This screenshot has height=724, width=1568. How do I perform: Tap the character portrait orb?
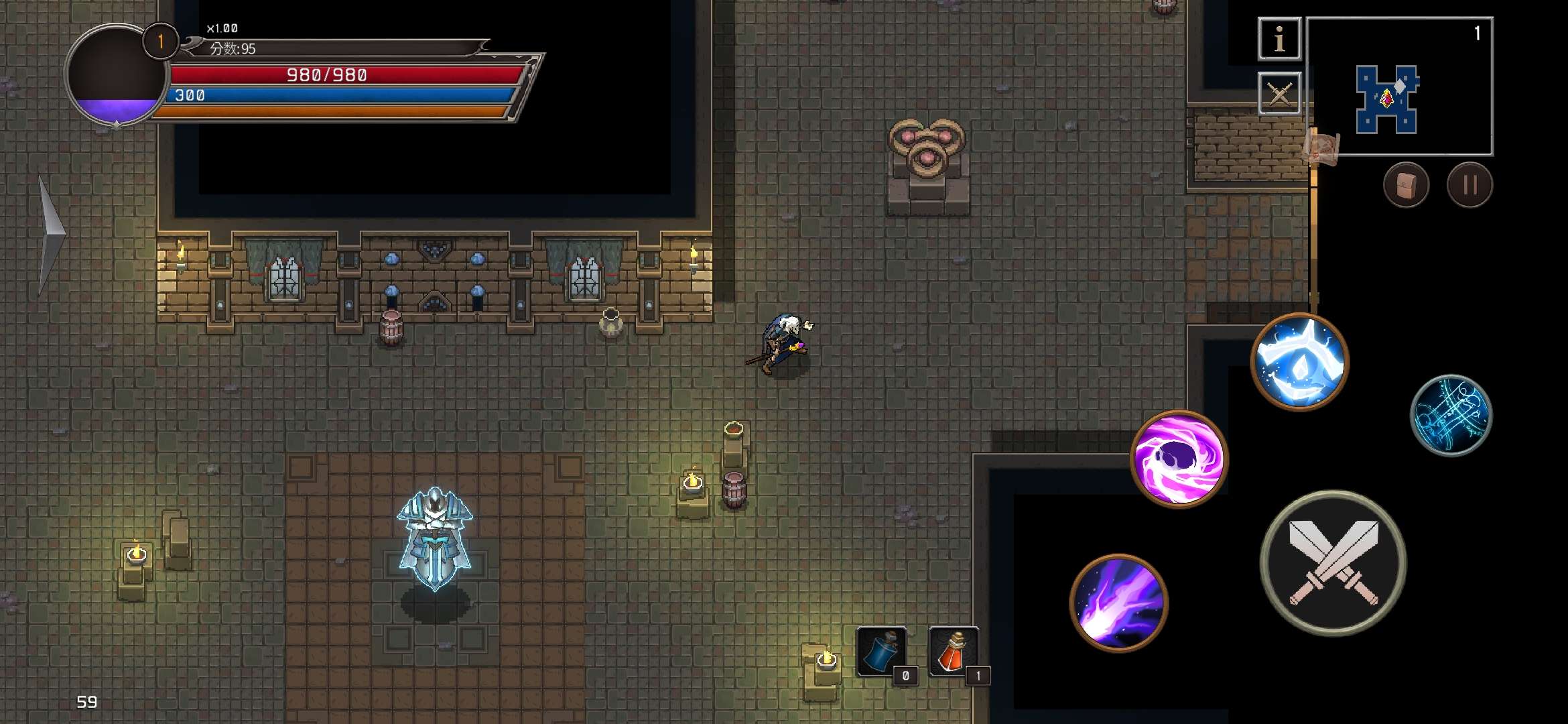pos(115,75)
